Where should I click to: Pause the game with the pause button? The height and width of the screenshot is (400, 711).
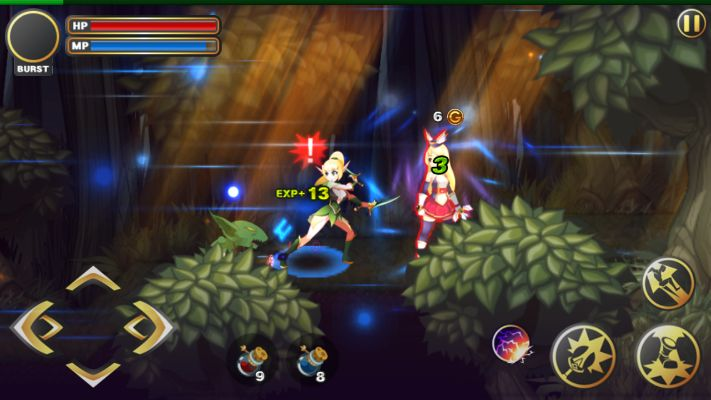[691, 23]
